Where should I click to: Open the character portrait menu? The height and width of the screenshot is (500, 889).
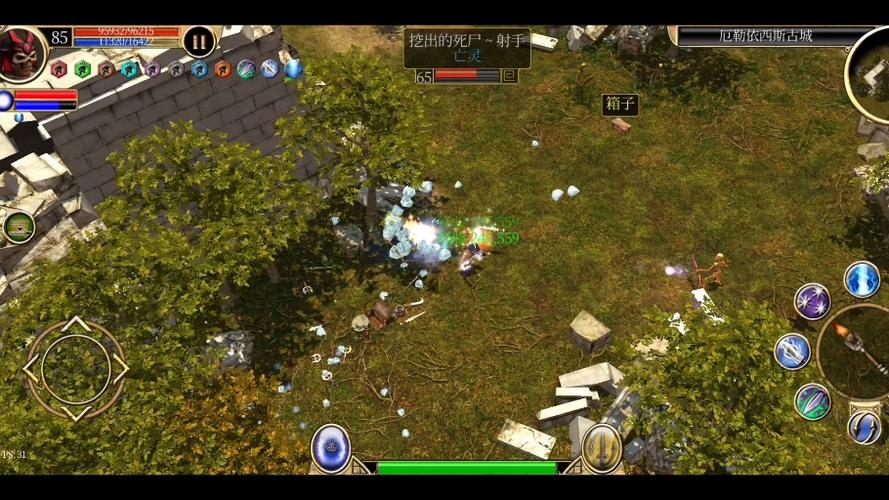[x=21, y=52]
